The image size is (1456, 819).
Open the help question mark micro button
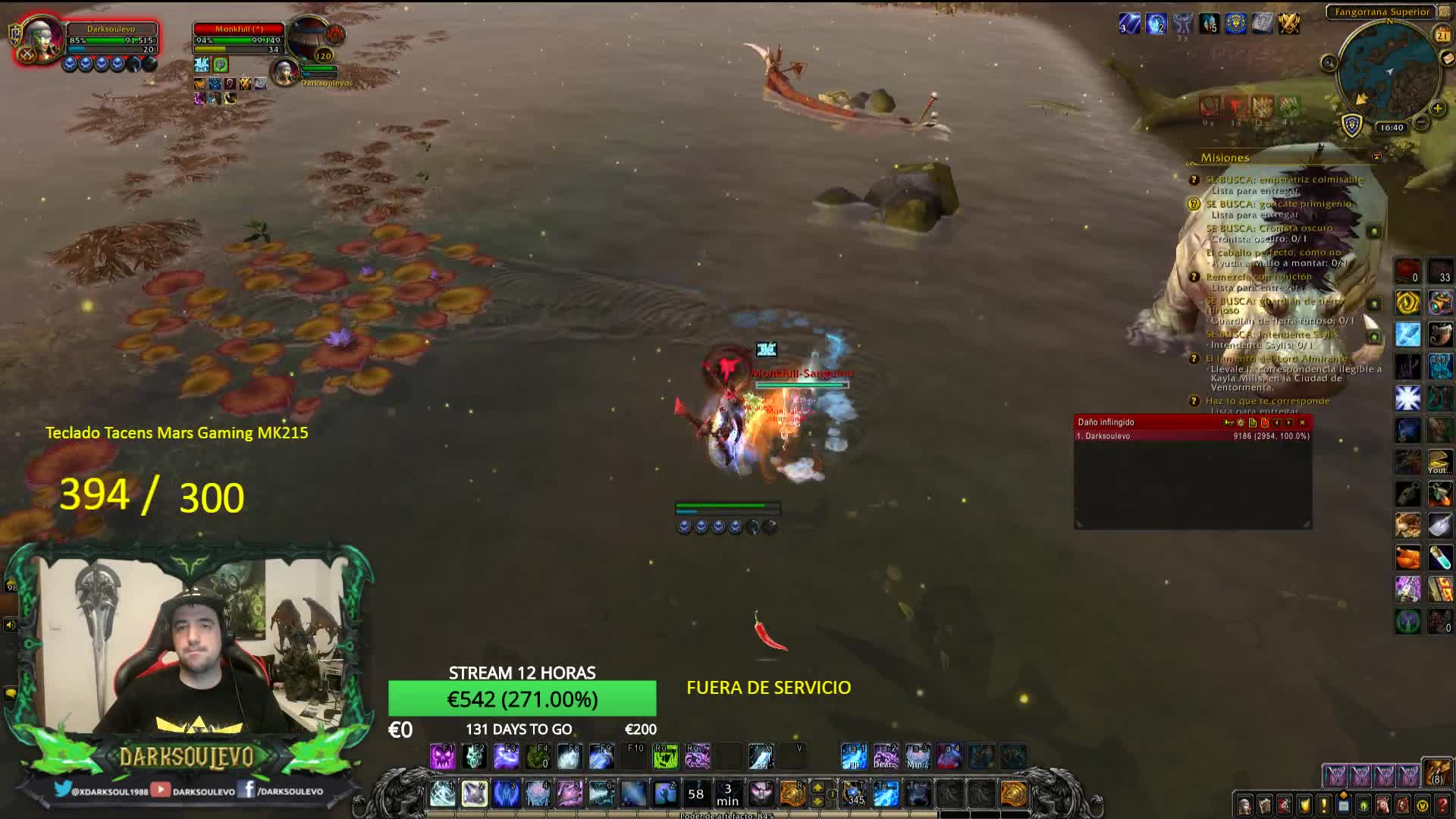pos(1442,805)
